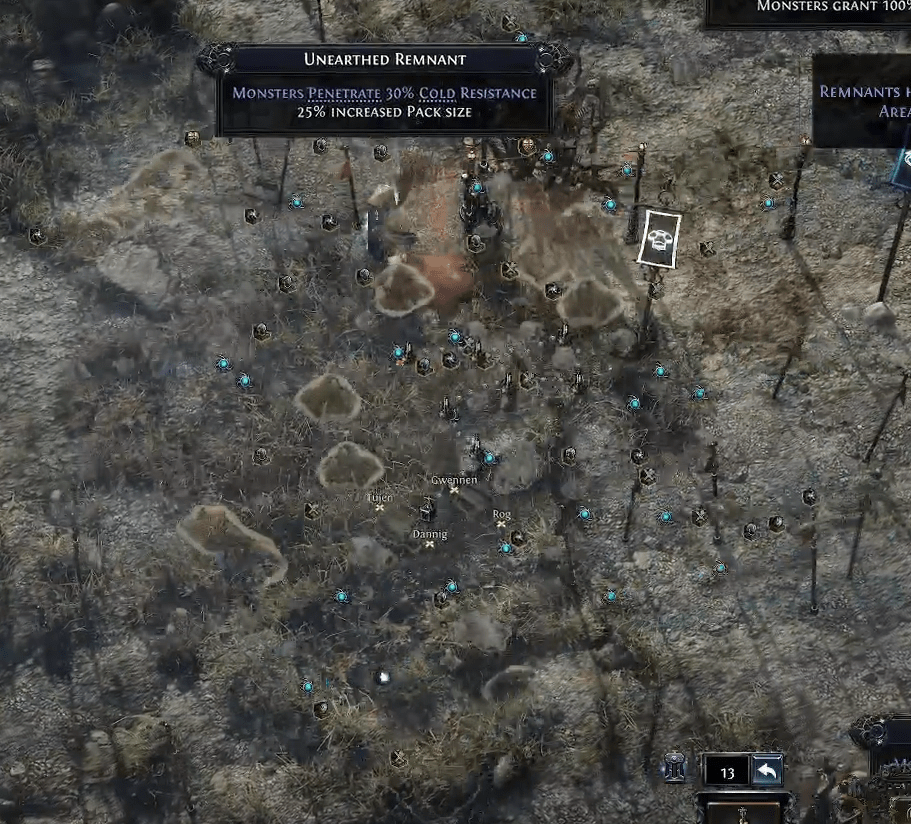This screenshot has width=911, height=824.
Task: Undo the last explosive placement
Action: pos(767,771)
